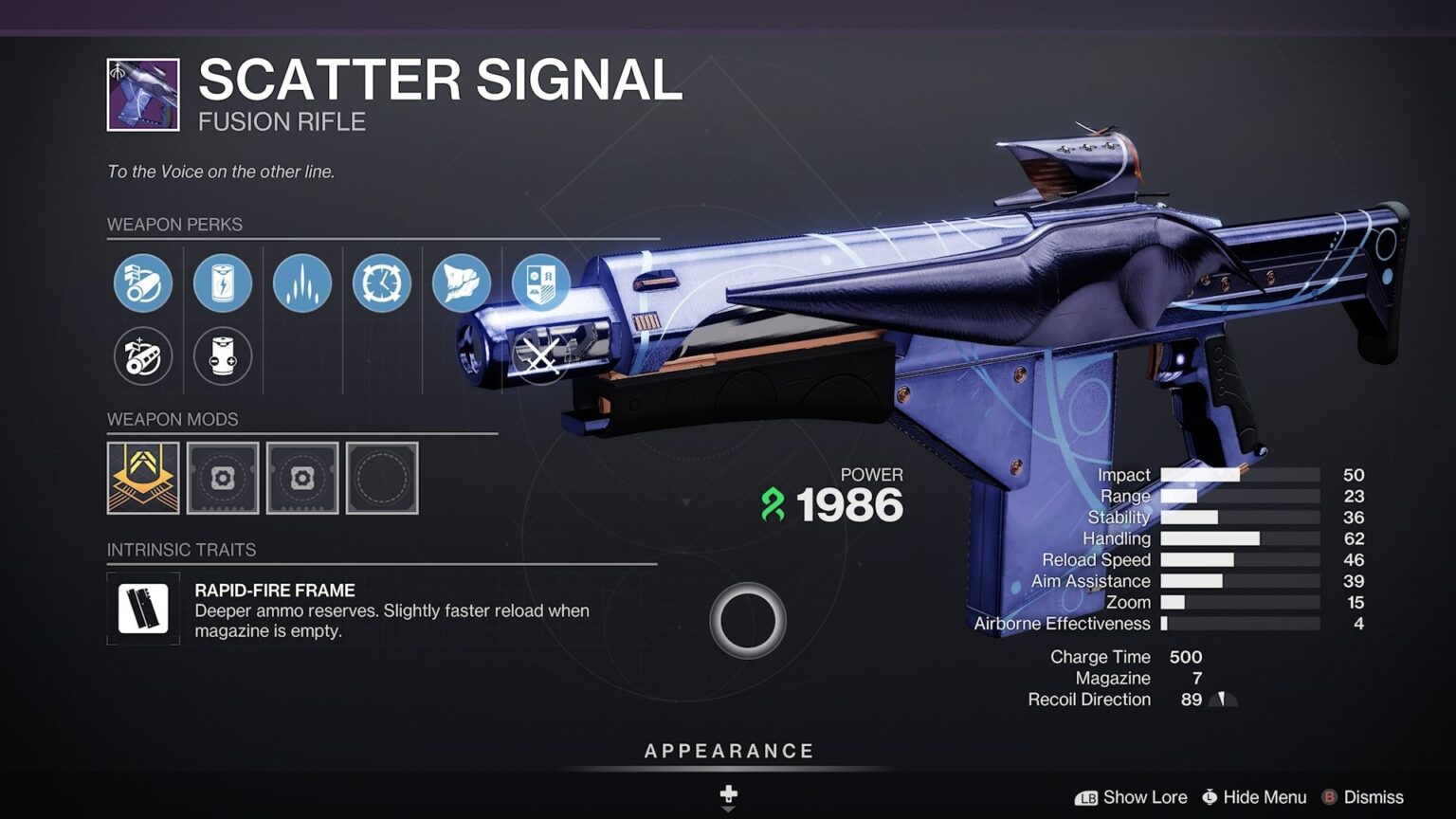Inspect the golden masterwork mod icon

tap(142, 479)
